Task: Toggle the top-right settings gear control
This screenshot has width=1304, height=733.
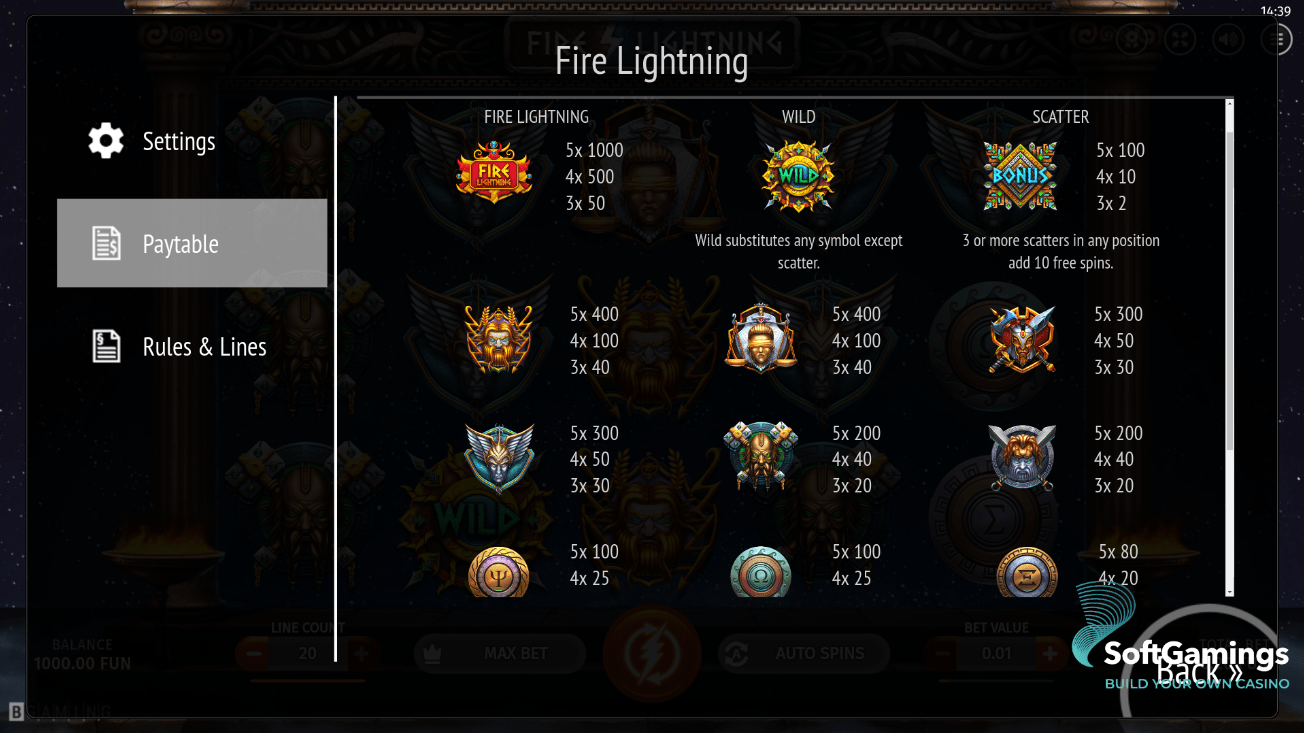Action: pos(1131,39)
